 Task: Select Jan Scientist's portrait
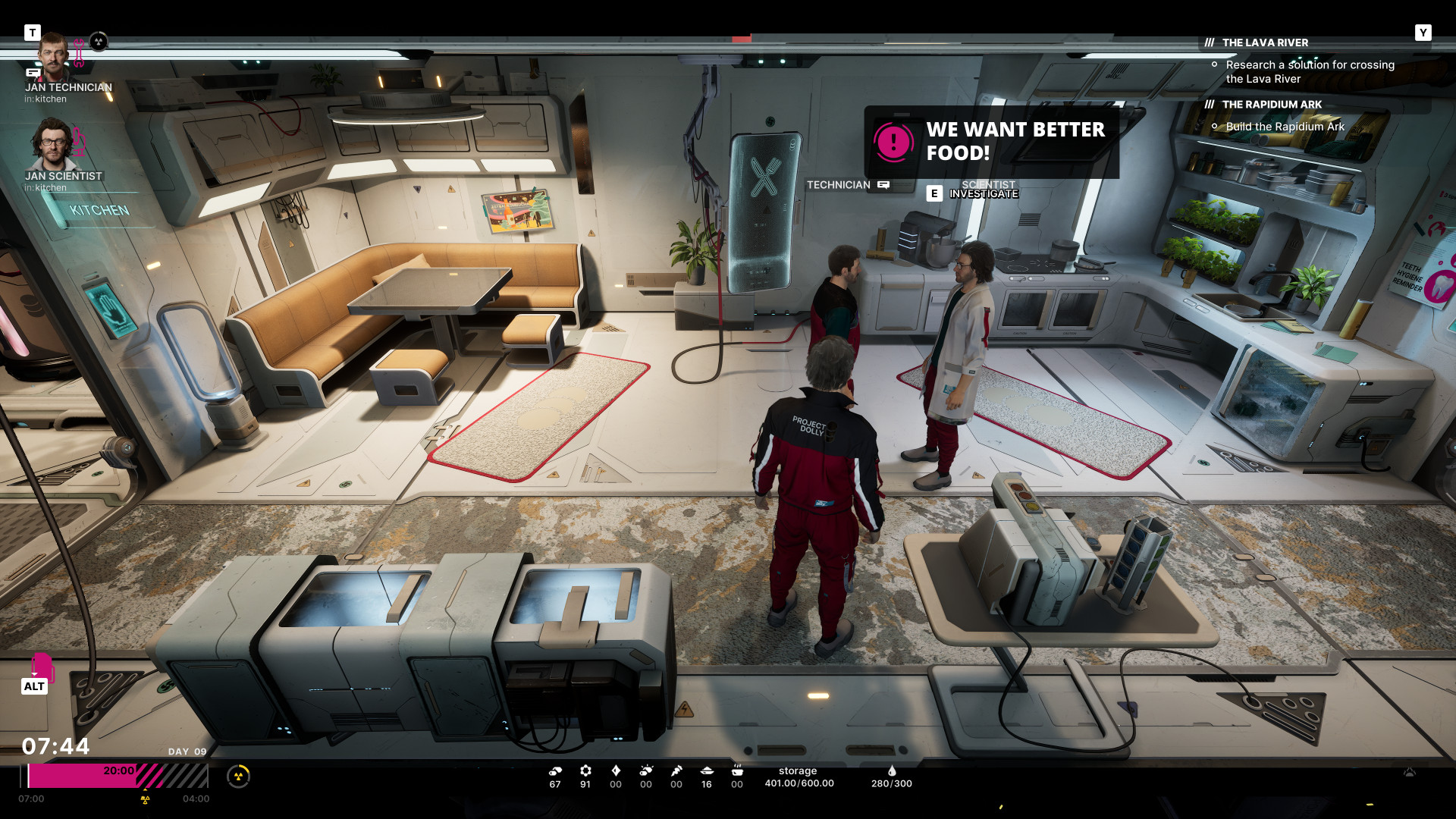click(x=52, y=144)
